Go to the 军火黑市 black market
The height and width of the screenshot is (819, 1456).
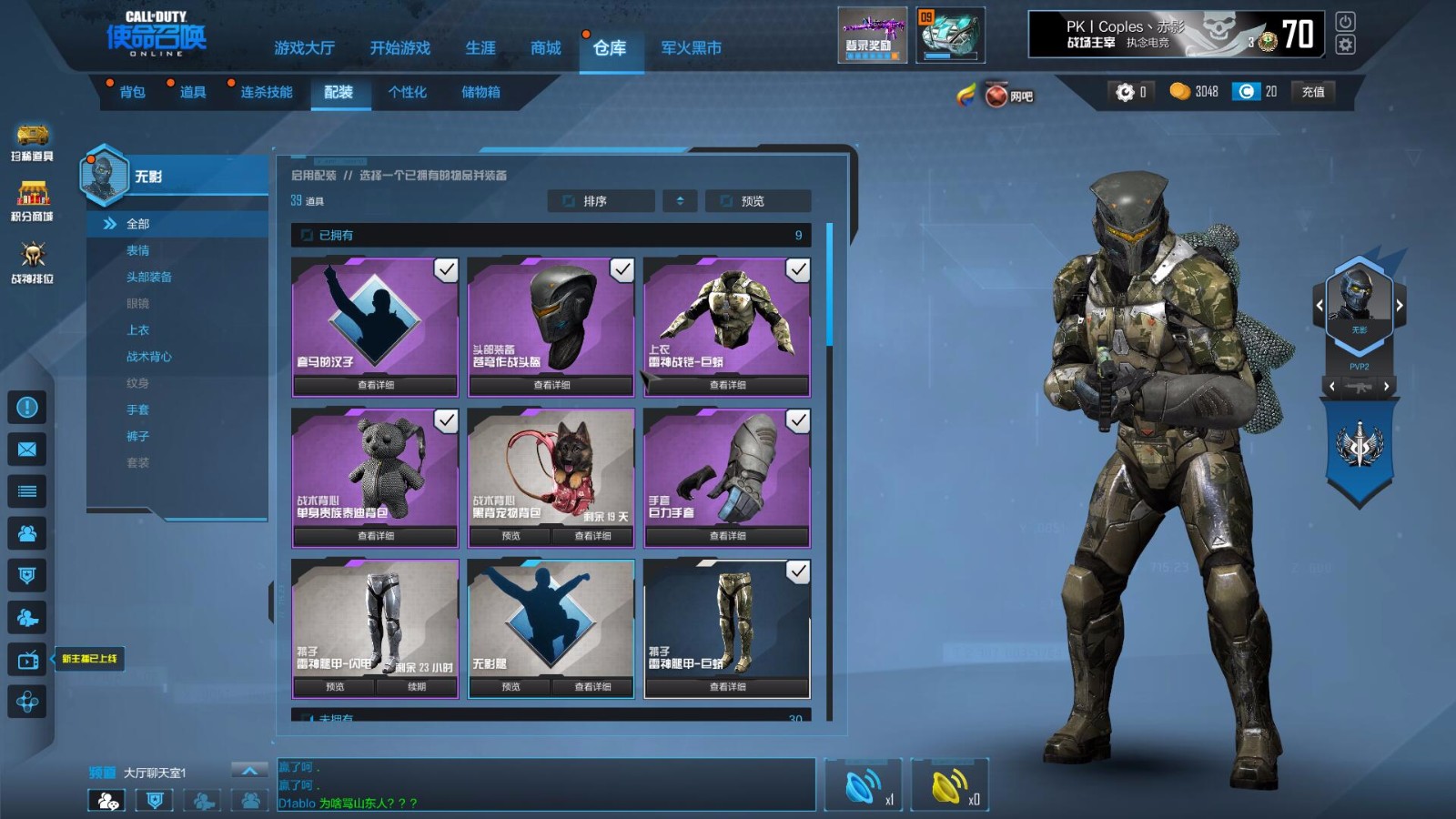(x=691, y=48)
